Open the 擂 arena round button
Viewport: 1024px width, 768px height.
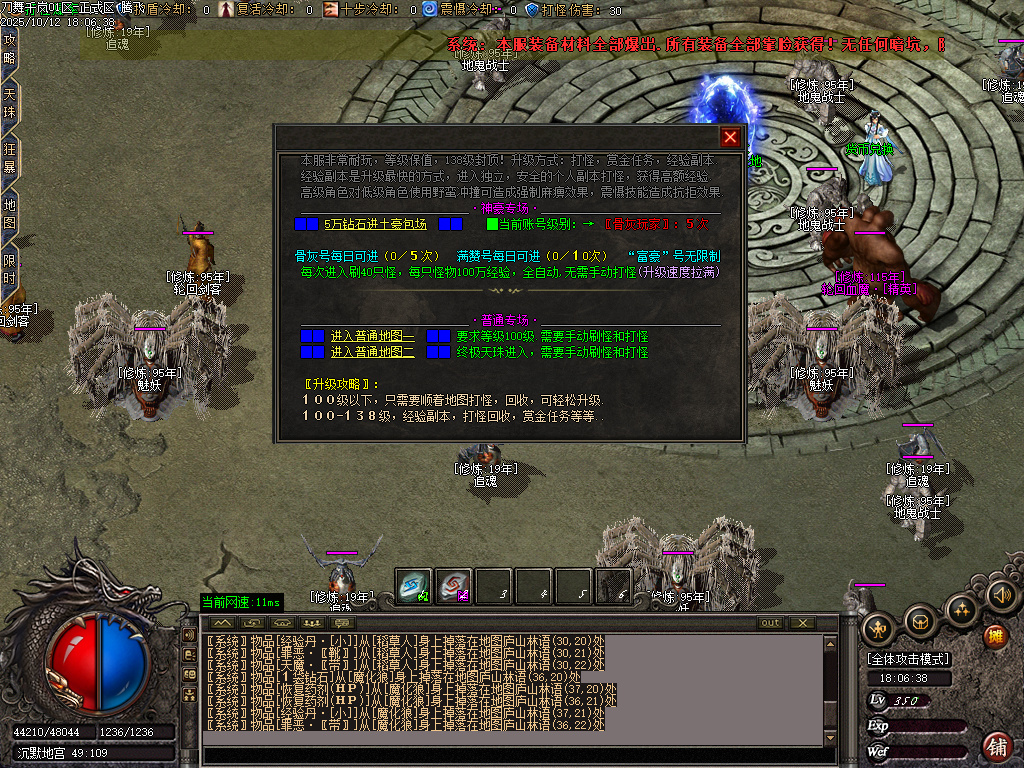point(995,635)
